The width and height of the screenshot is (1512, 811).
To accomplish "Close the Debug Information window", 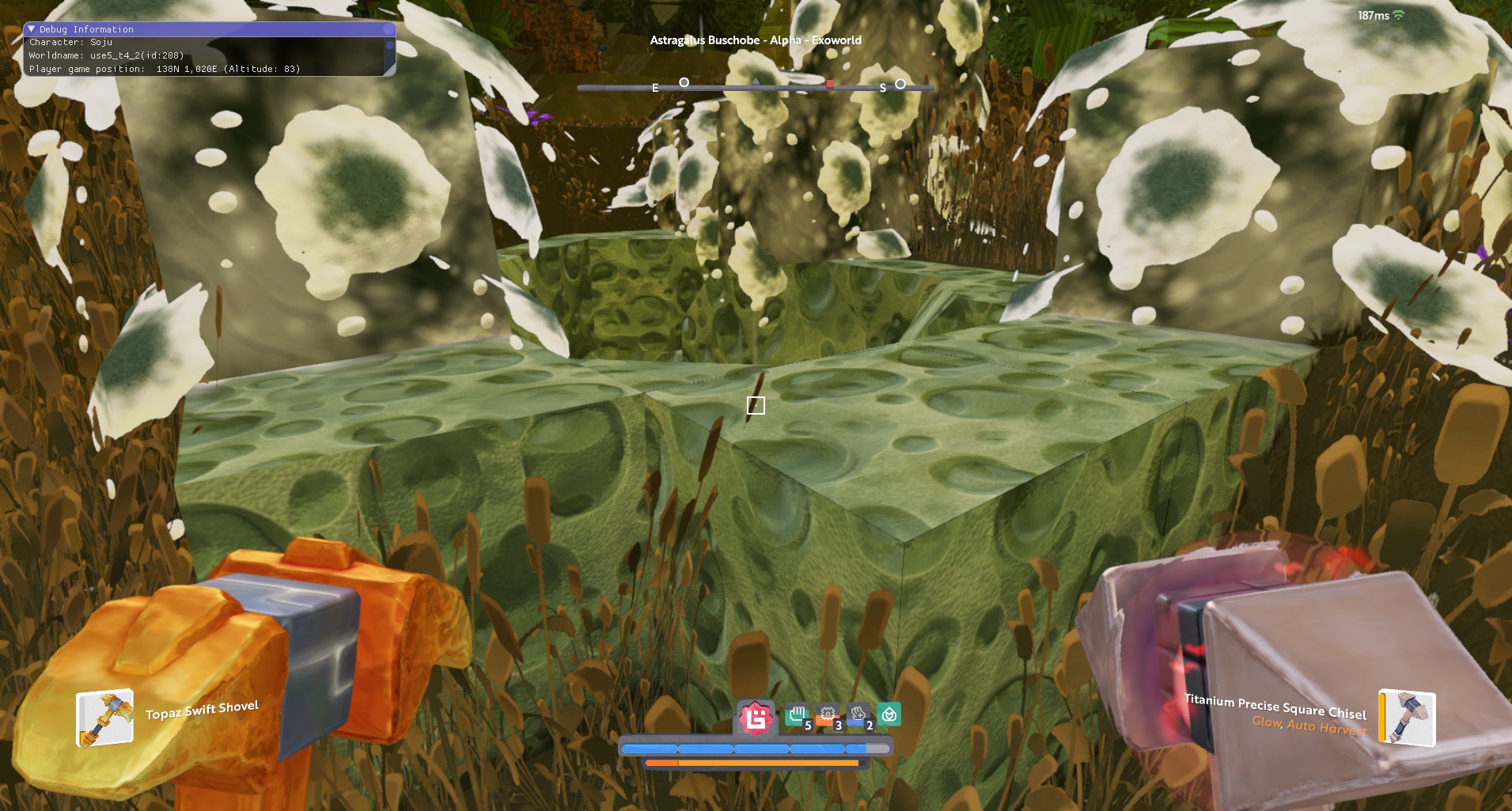I will coord(388,29).
